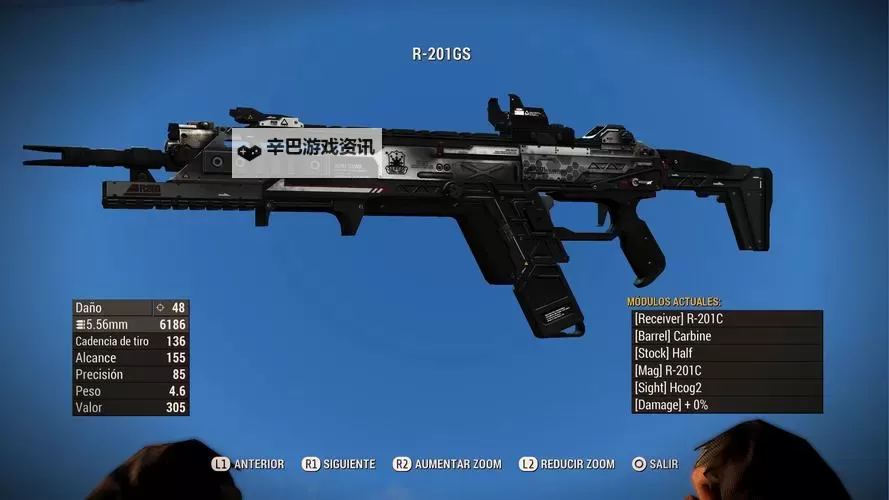Select the [Mag] R-201C module entry
Viewport: 889px width, 500px height.
(x=727, y=371)
